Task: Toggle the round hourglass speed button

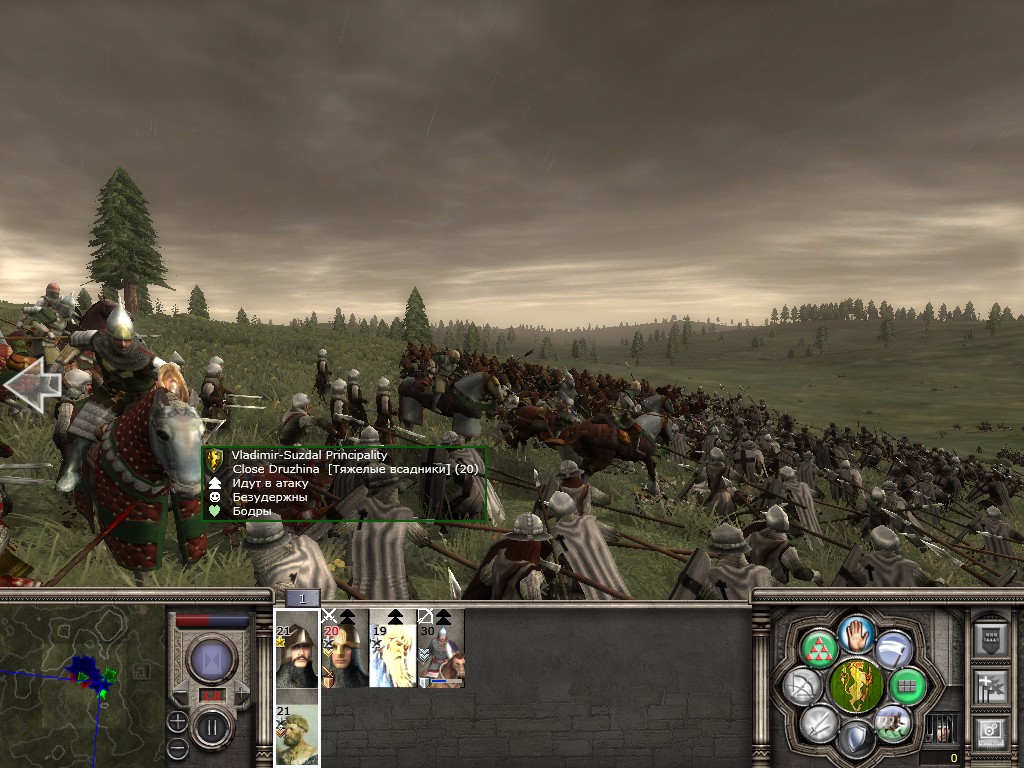Action: click(x=212, y=658)
